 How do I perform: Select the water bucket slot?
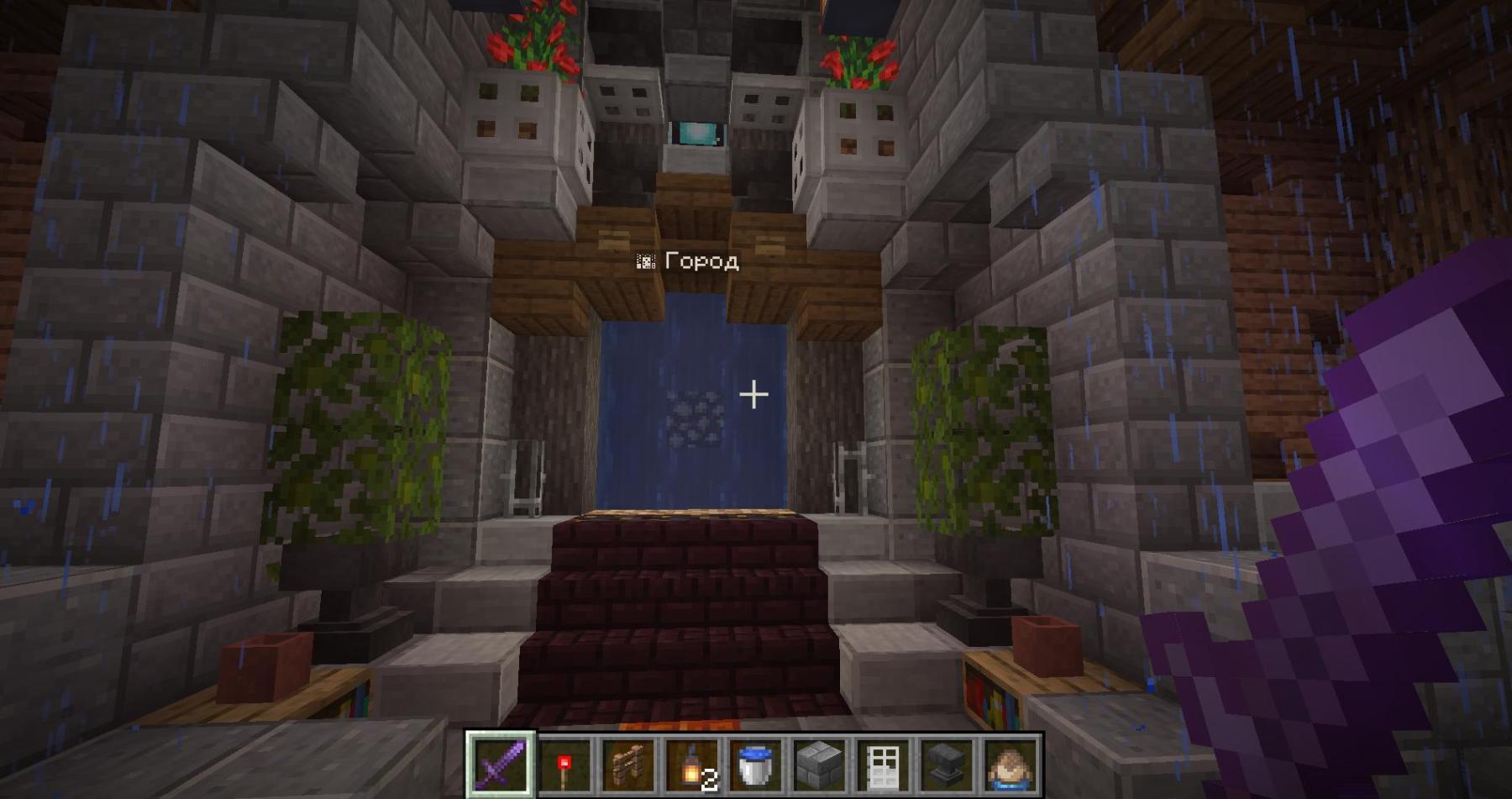pyautogui.click(x=754, y=765)
